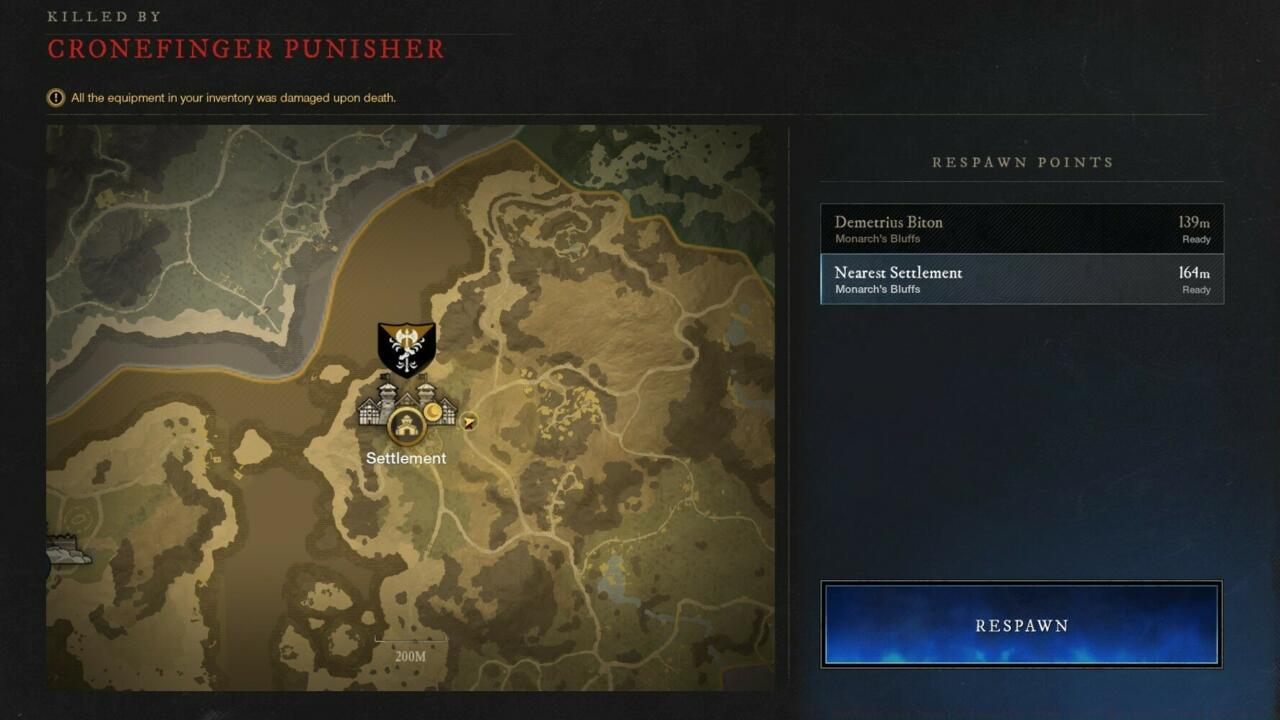Click the Respawn button
This screenshot has width=1280, height=720.
click(x=1021, y=625)
